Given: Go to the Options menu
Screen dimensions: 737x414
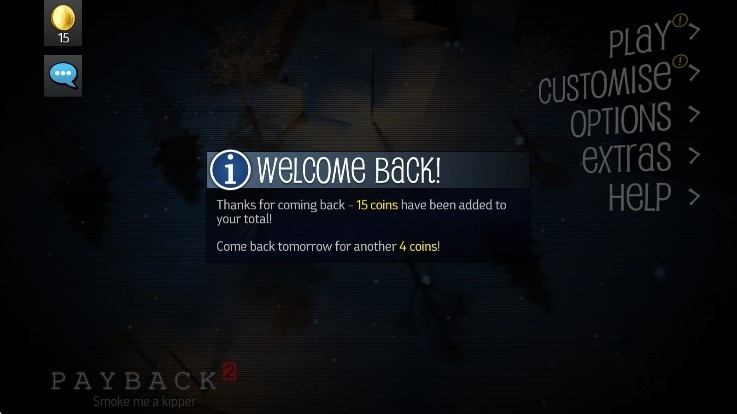Looking at the screenshot, I should point(624,119).
